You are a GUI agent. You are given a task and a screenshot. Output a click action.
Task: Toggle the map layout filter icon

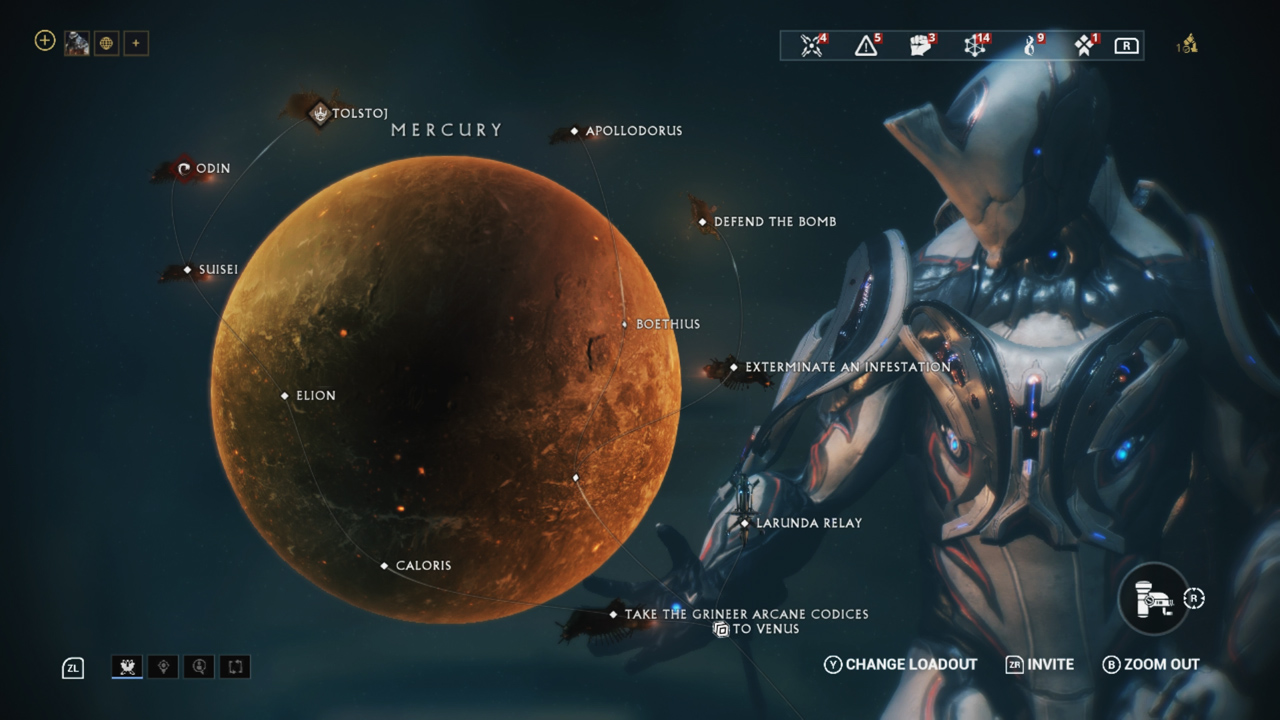coord(236,666)
